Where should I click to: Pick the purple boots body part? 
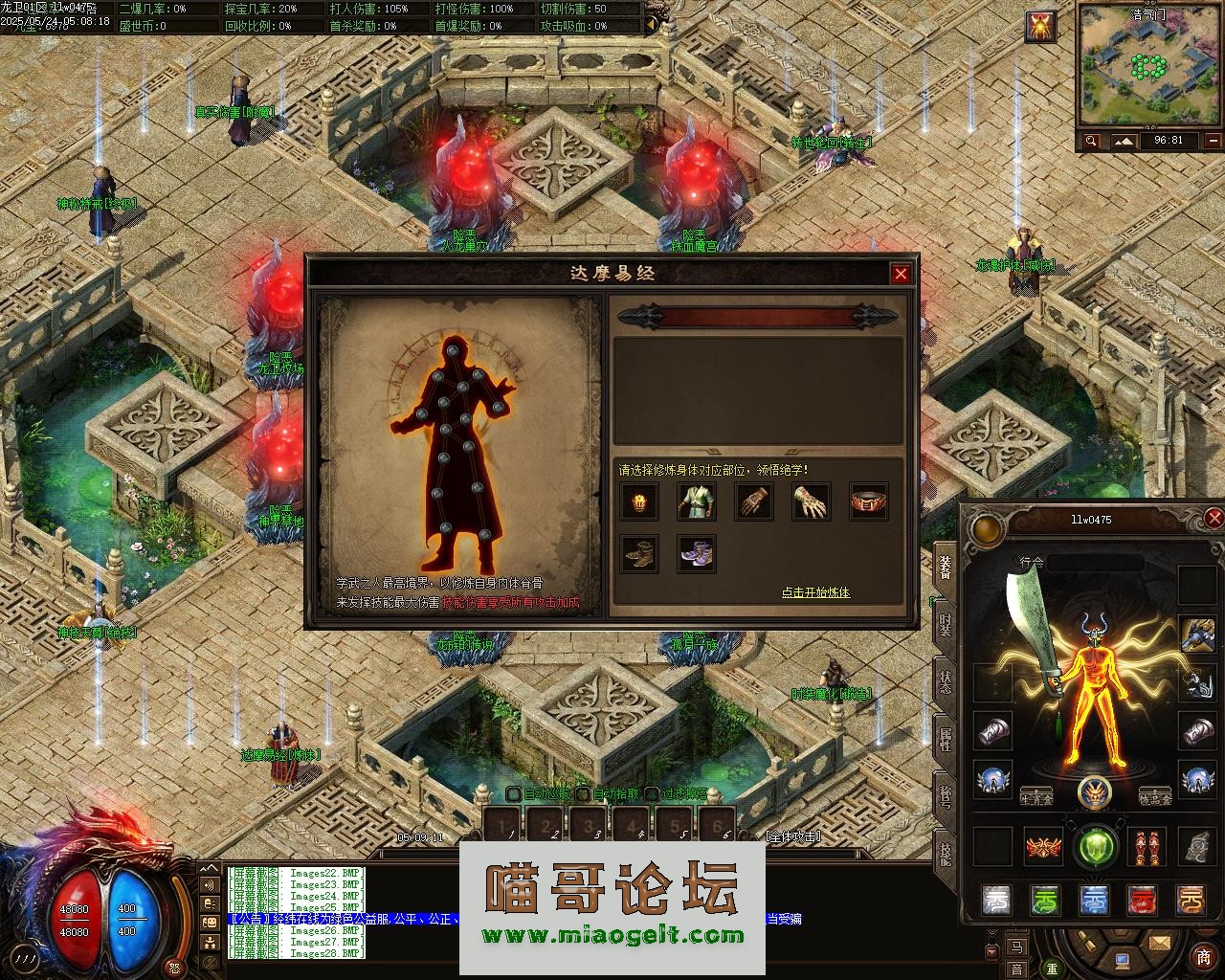click(x=697, y=554)
